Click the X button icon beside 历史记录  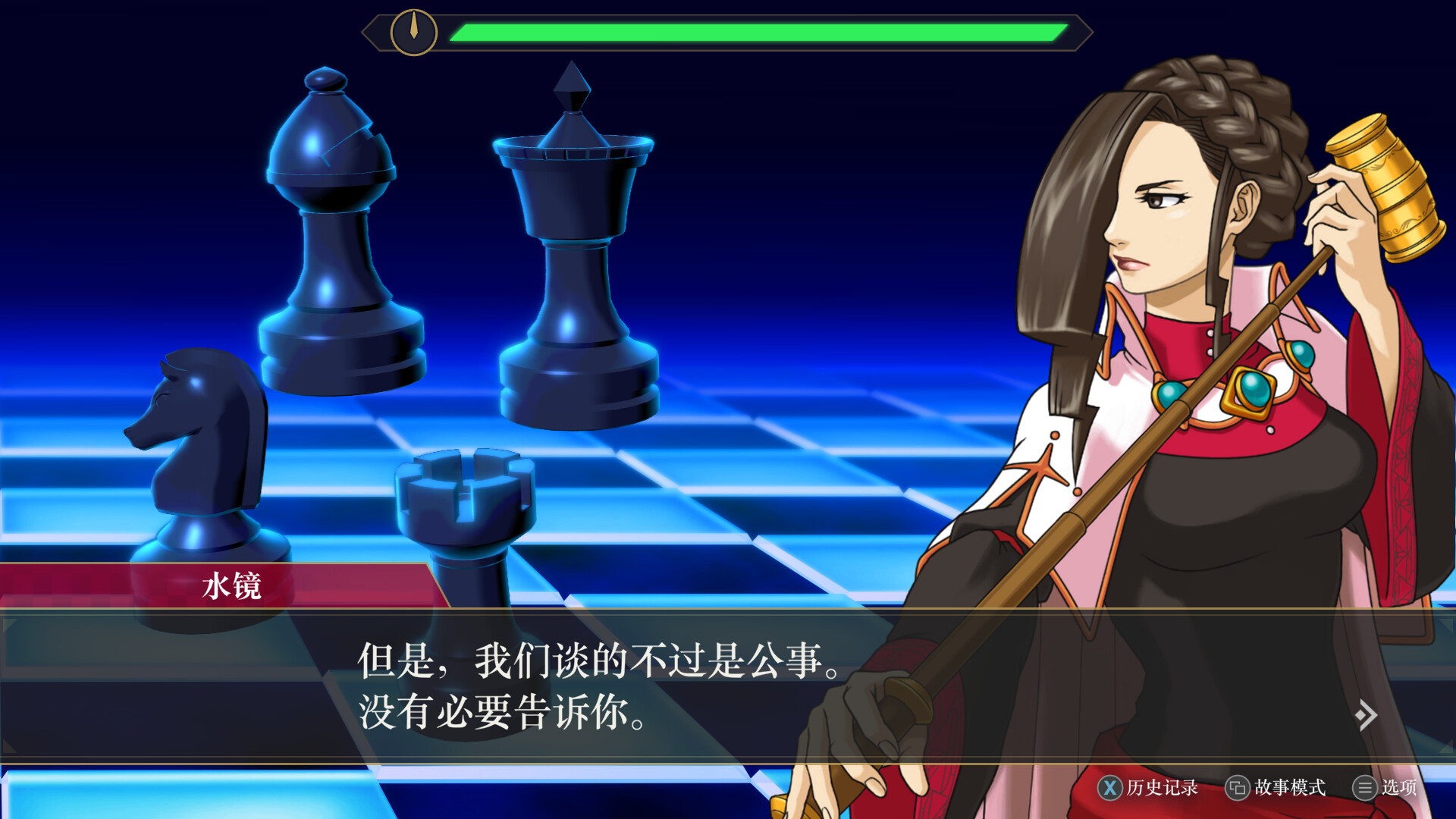(1109, 789)
